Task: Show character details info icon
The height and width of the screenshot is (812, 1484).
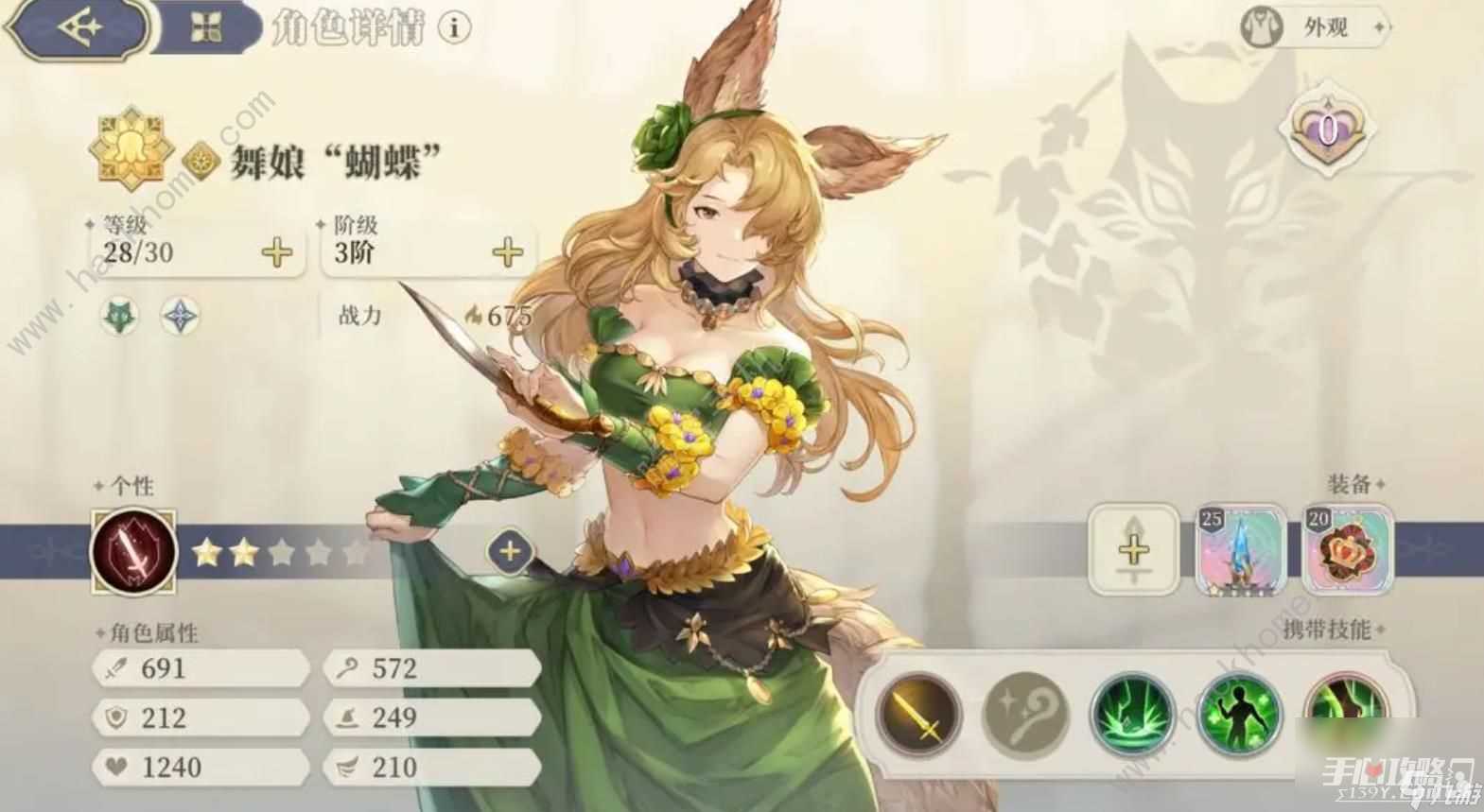Action: point(455,28)
